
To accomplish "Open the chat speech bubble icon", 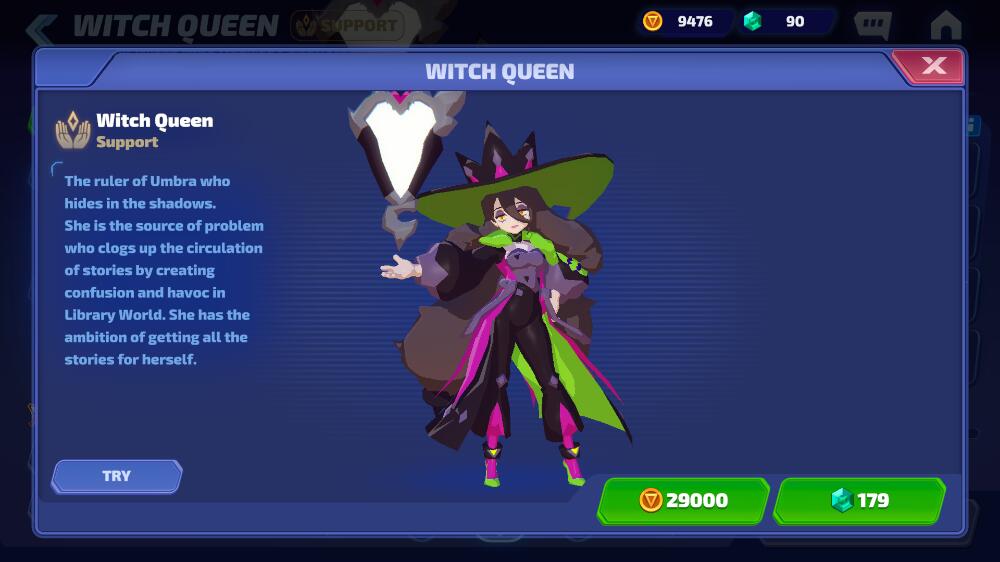I will click(873, 25).
